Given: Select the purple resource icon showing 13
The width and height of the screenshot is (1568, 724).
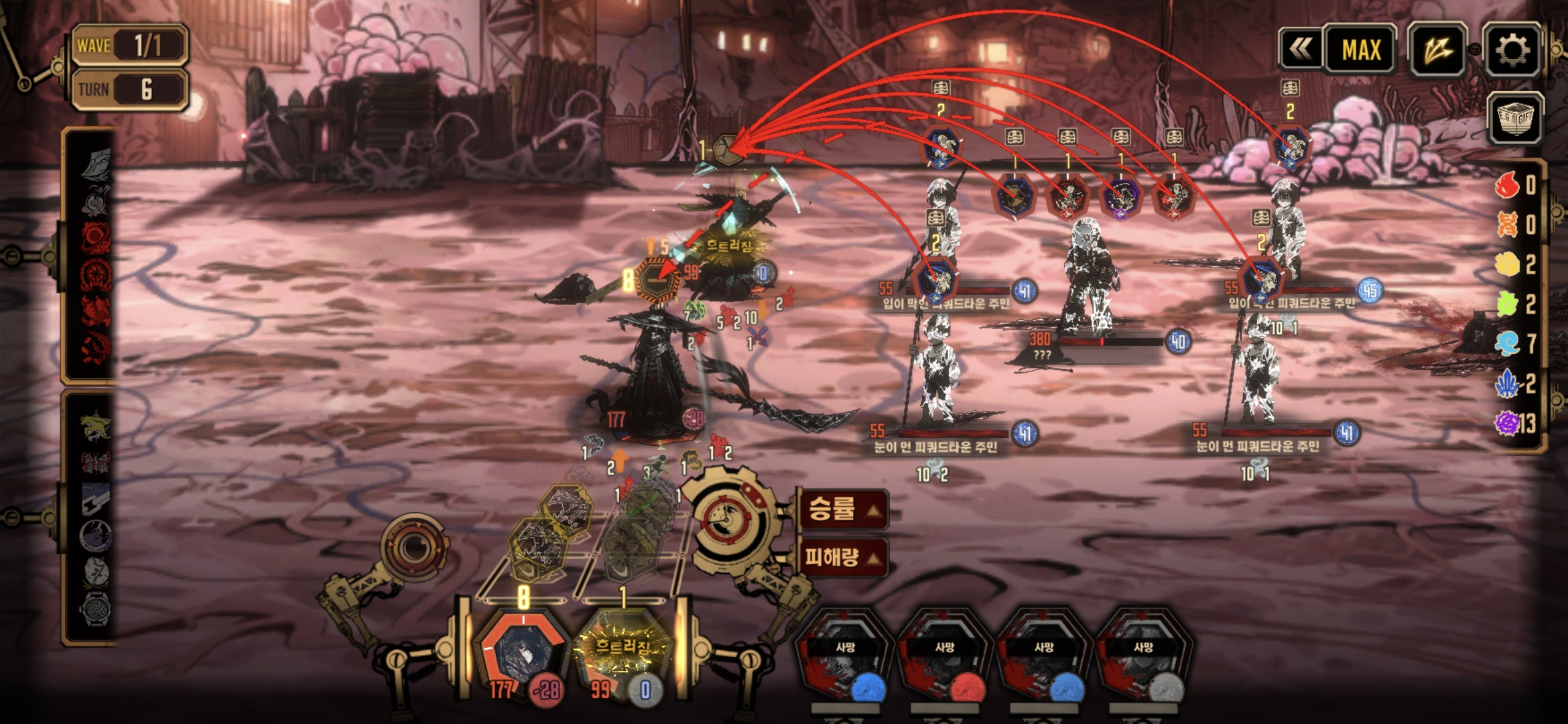Looking at the screenshot, I should click(x=1508, y=423).
